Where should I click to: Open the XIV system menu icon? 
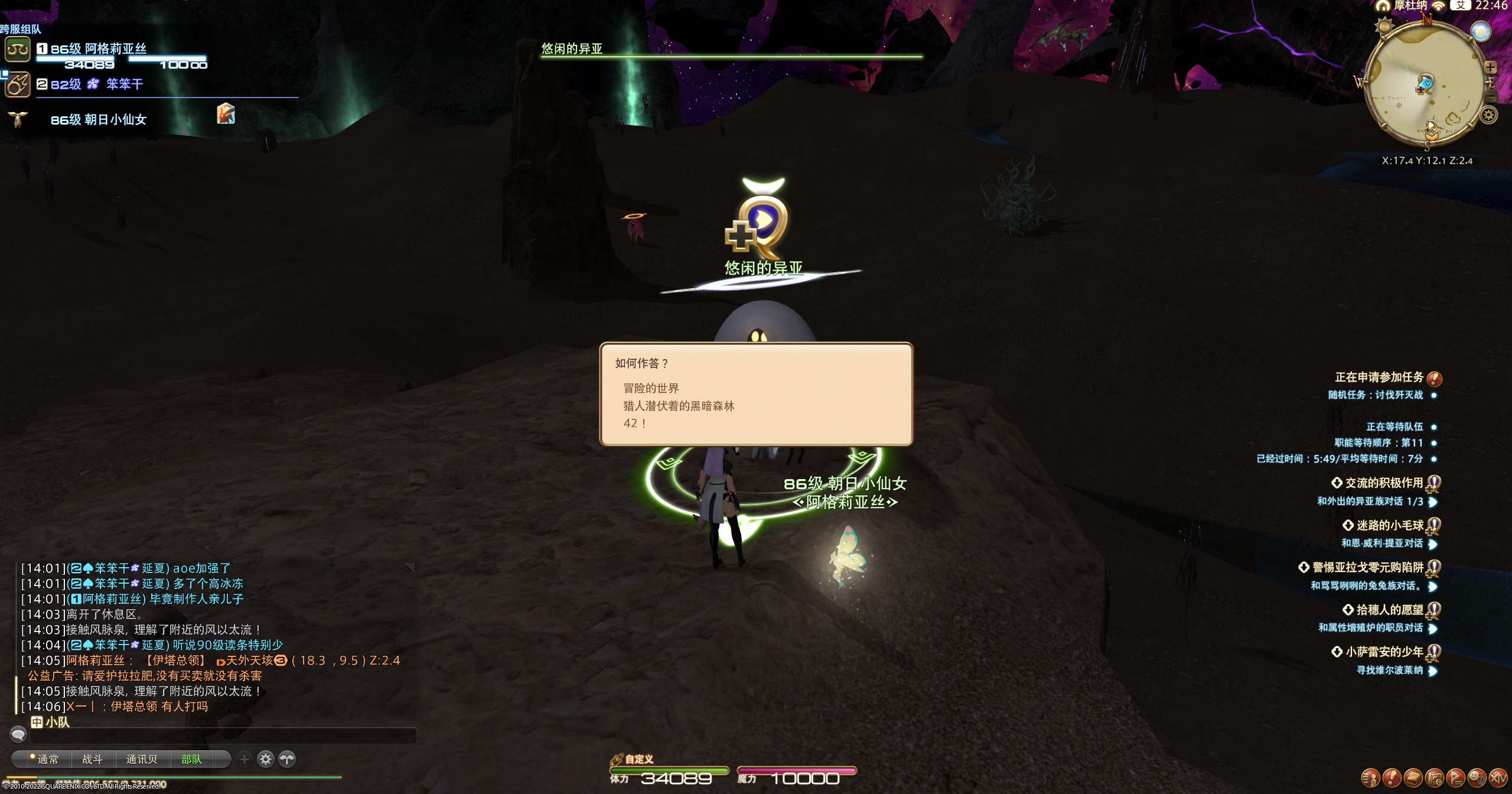pyautogui.click(x=1498, y=777)
